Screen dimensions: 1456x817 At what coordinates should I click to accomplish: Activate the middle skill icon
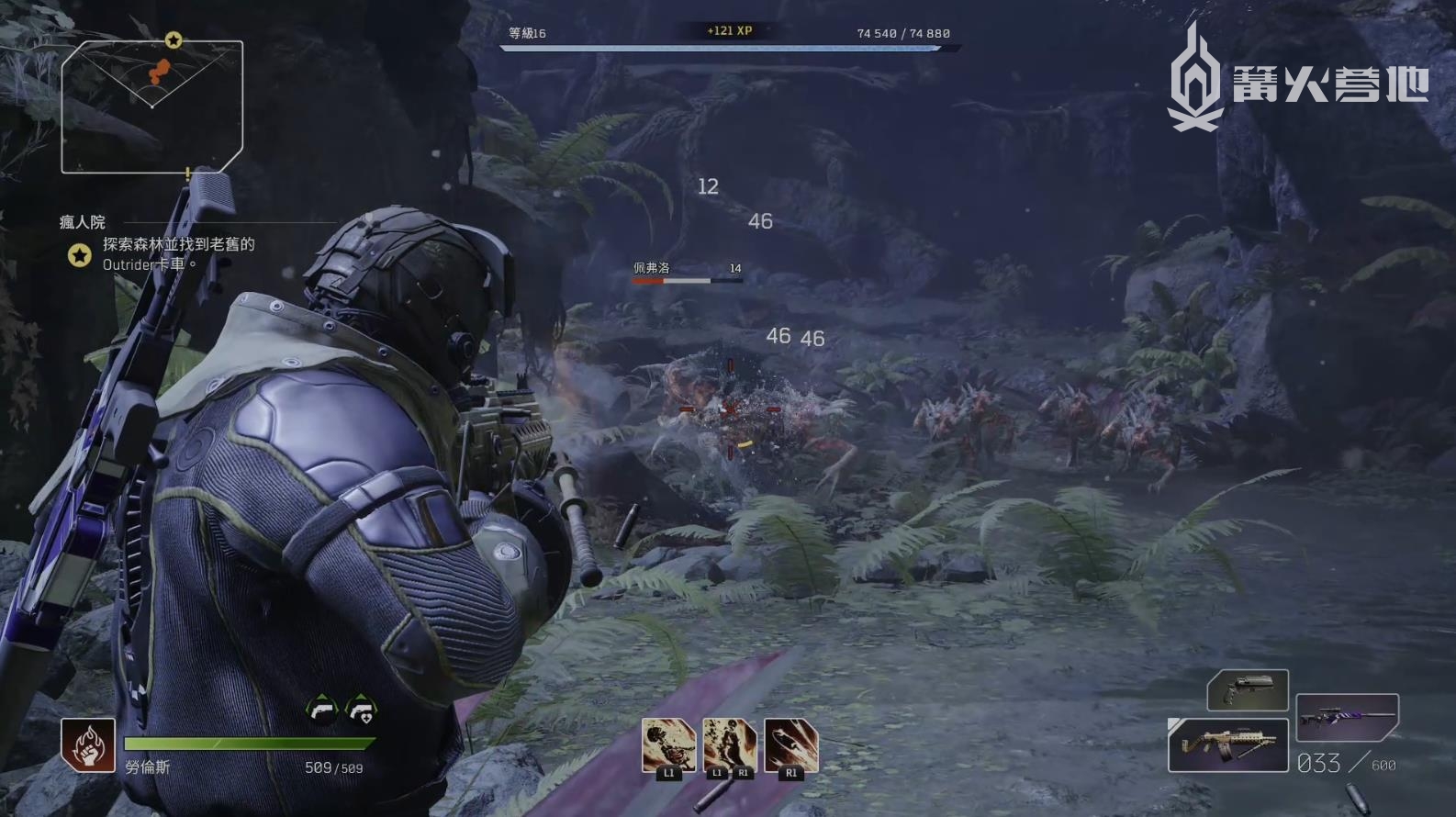pyautogui.click(x=730, y=744)
